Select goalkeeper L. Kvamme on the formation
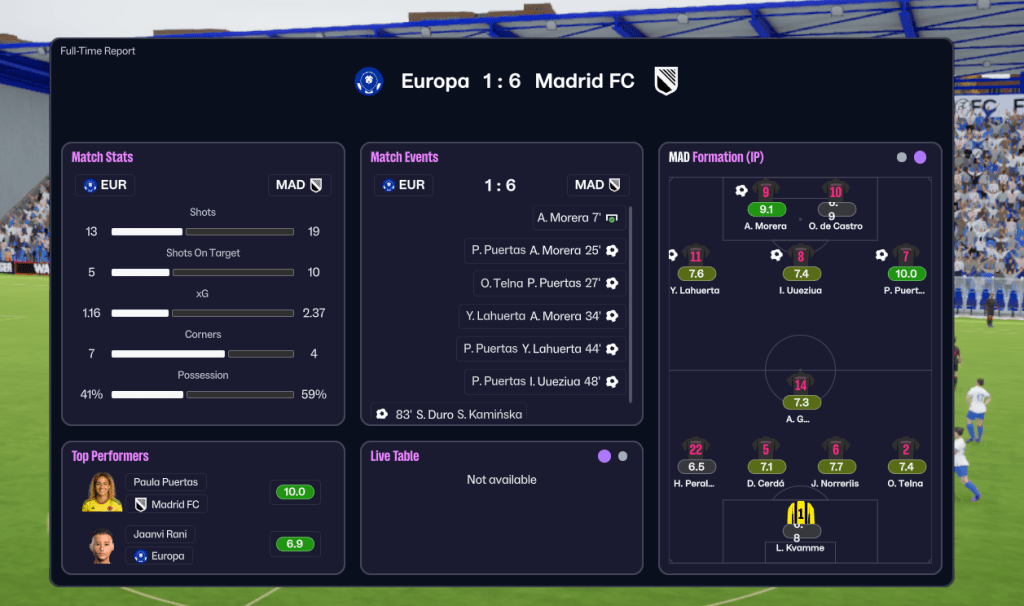 [x=800, y=515]
